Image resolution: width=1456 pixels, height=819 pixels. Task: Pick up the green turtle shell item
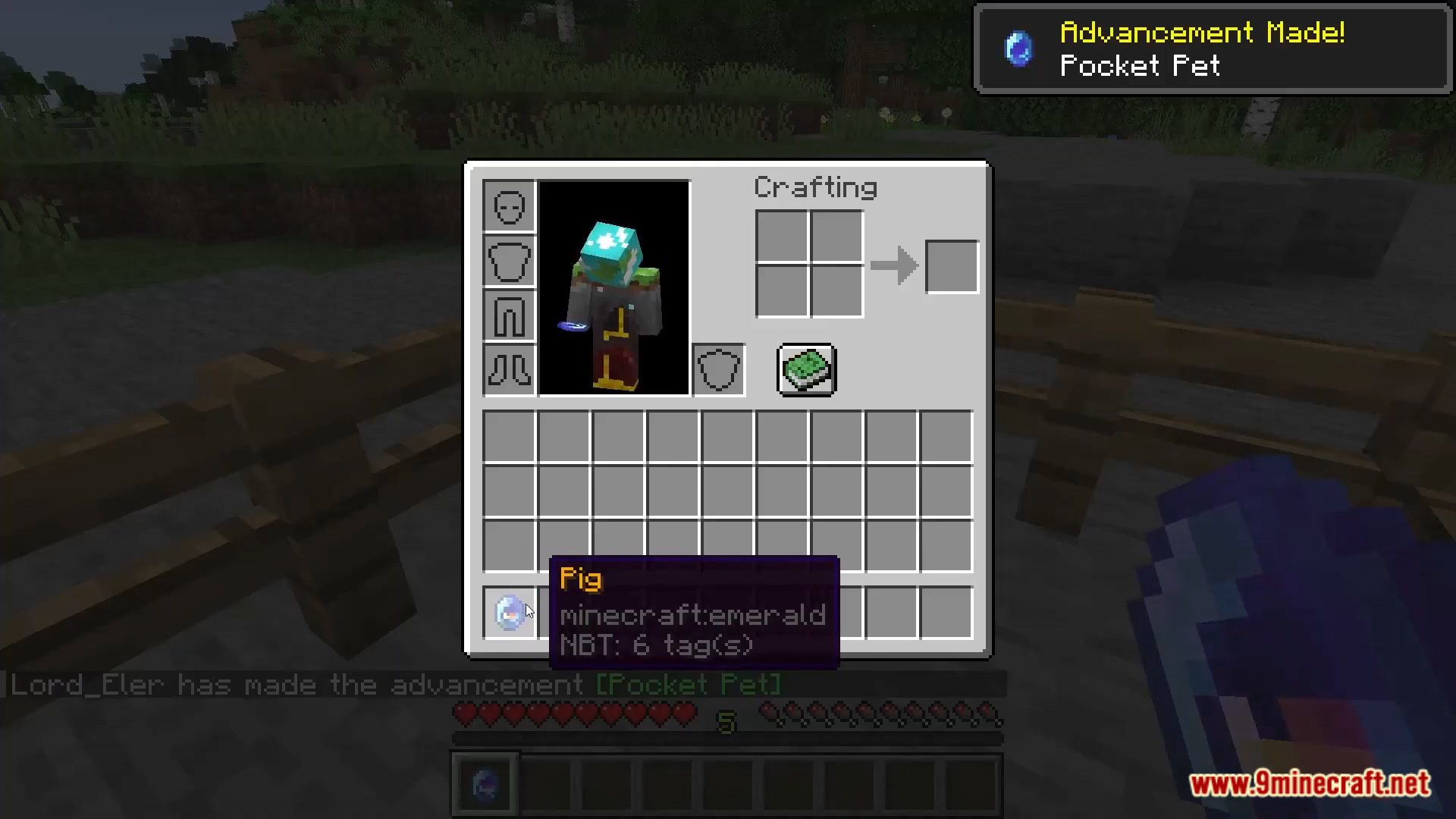coord(806,370)
